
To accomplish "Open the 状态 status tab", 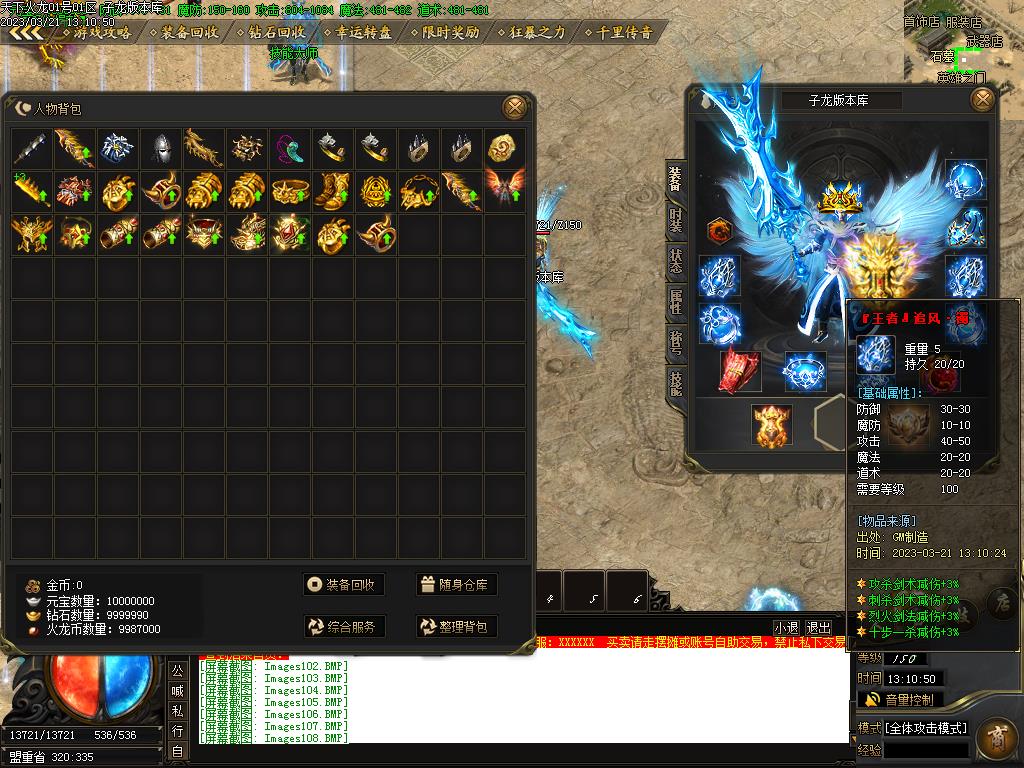I will pos(676,262).
